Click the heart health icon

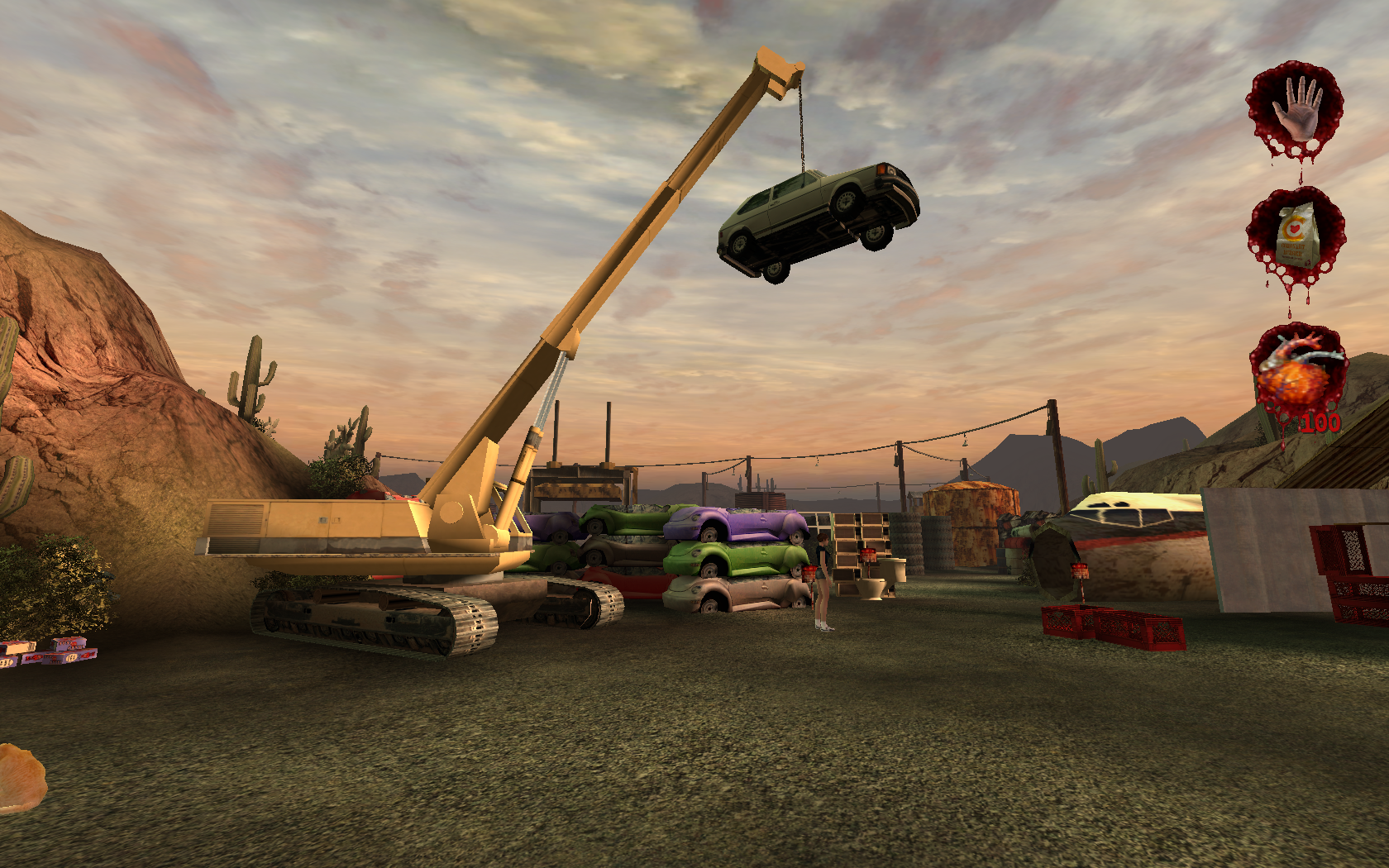click(1296, 371)
